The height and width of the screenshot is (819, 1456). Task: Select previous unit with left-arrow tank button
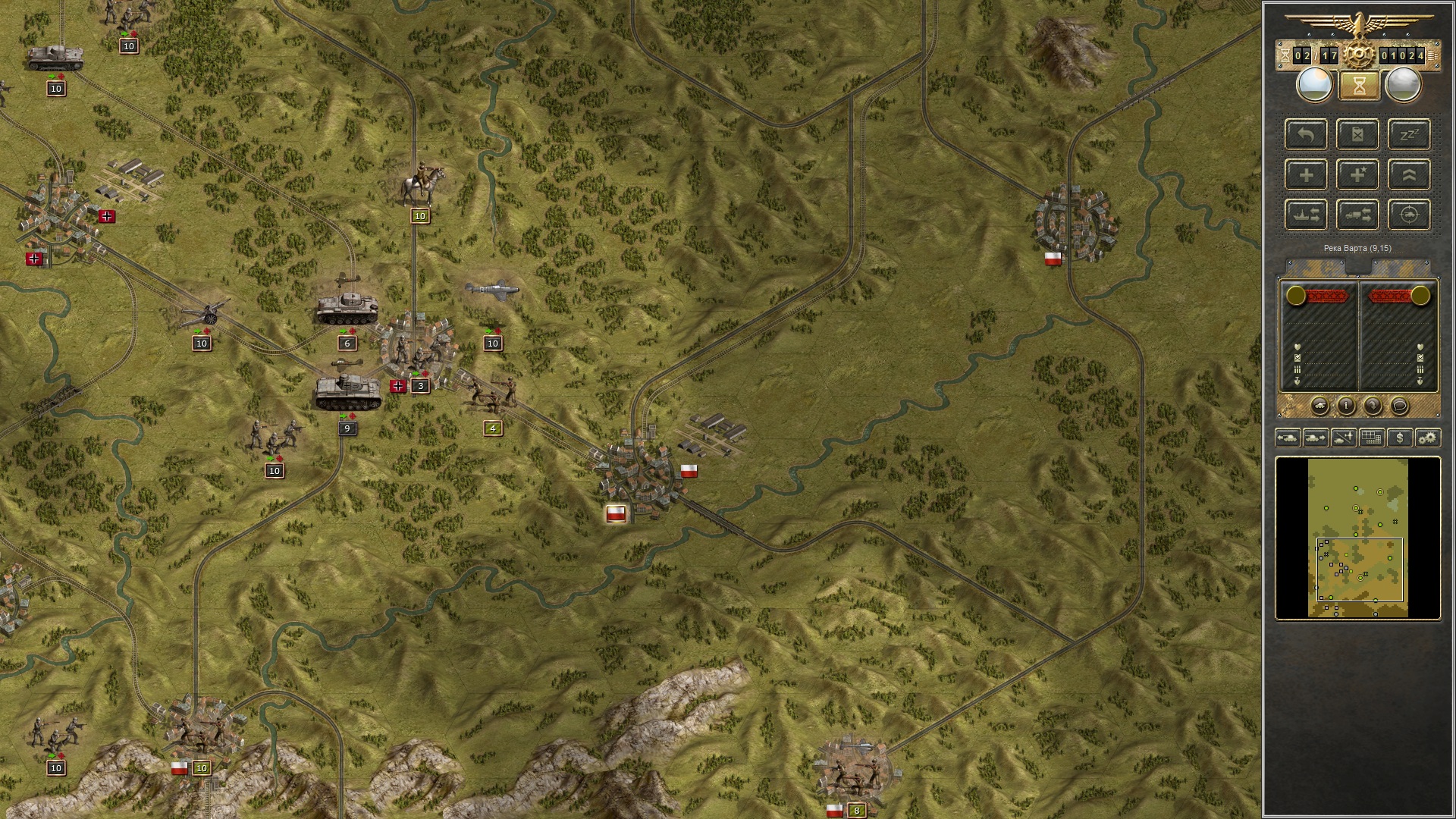point(1288,438)
